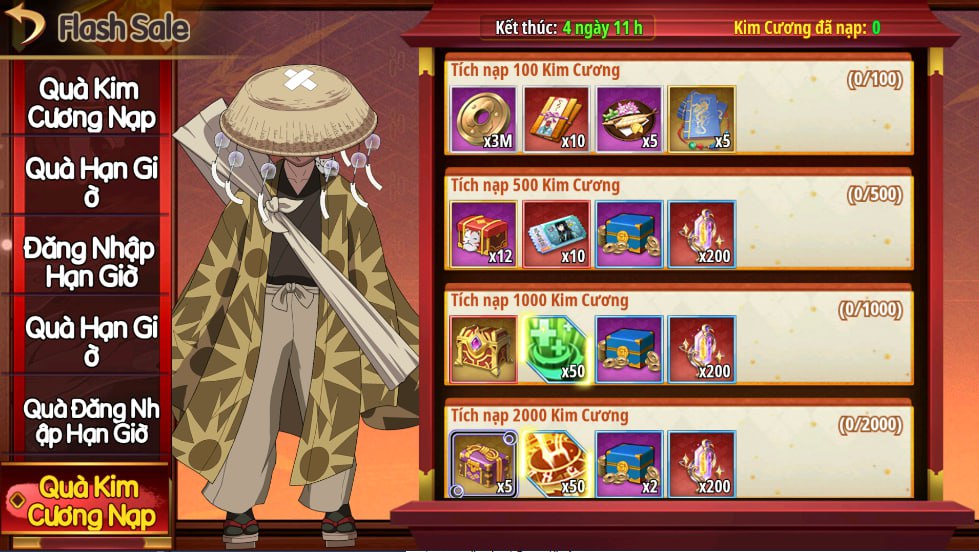Tap the golden orb x50 reward
This screenshot has width=979, height=552.
point(557,465)
